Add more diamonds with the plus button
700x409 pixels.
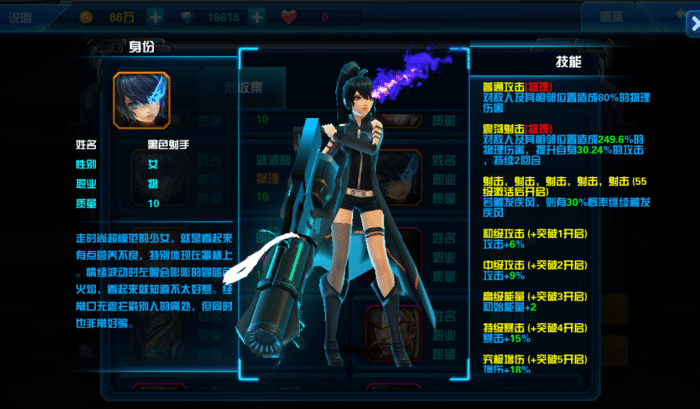(x=256, y=17)
